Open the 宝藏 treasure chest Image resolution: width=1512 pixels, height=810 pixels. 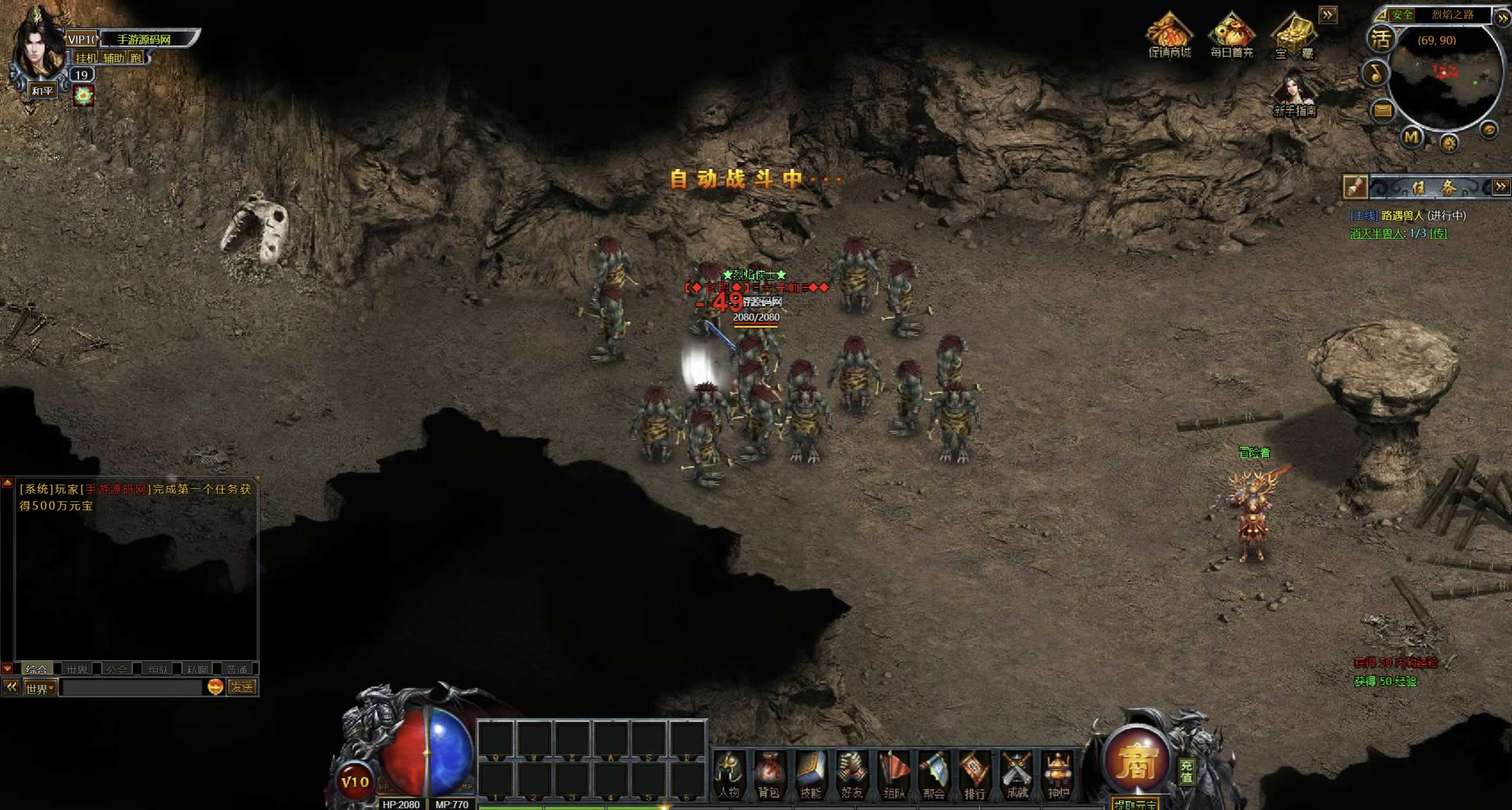pos(1294,37)
